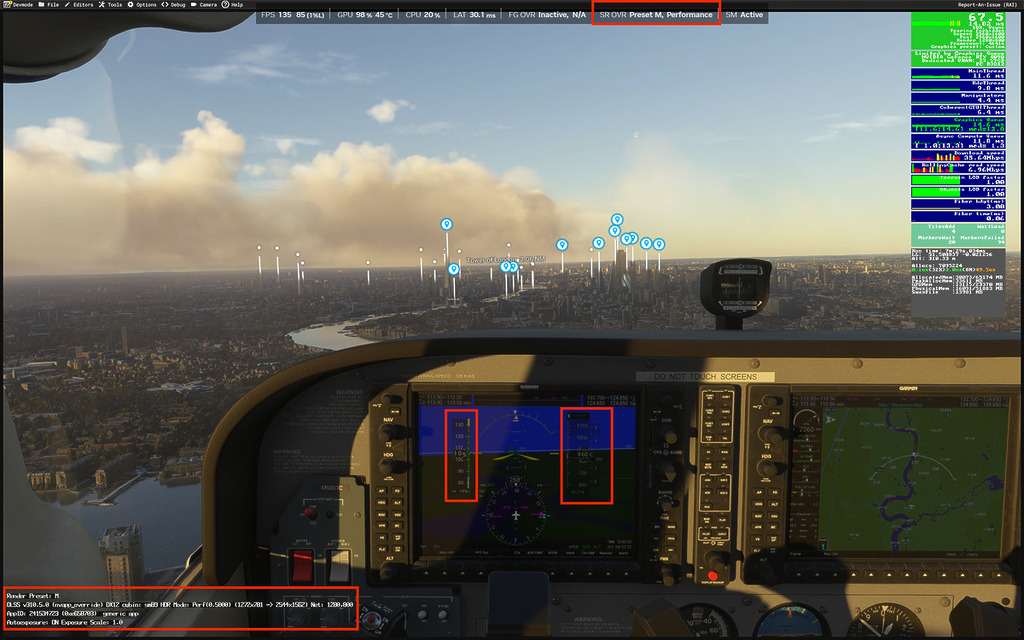Open the Camera menu
This screenshot has width=1024, height=640.
(207, 4)
